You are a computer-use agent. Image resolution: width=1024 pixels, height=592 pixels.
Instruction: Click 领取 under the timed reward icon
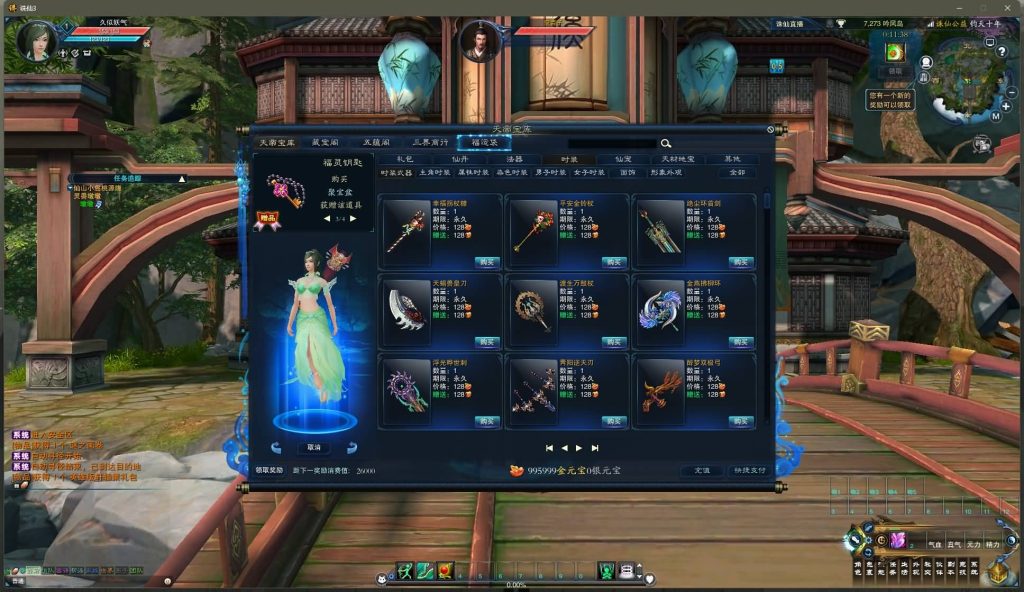[895, 71]
